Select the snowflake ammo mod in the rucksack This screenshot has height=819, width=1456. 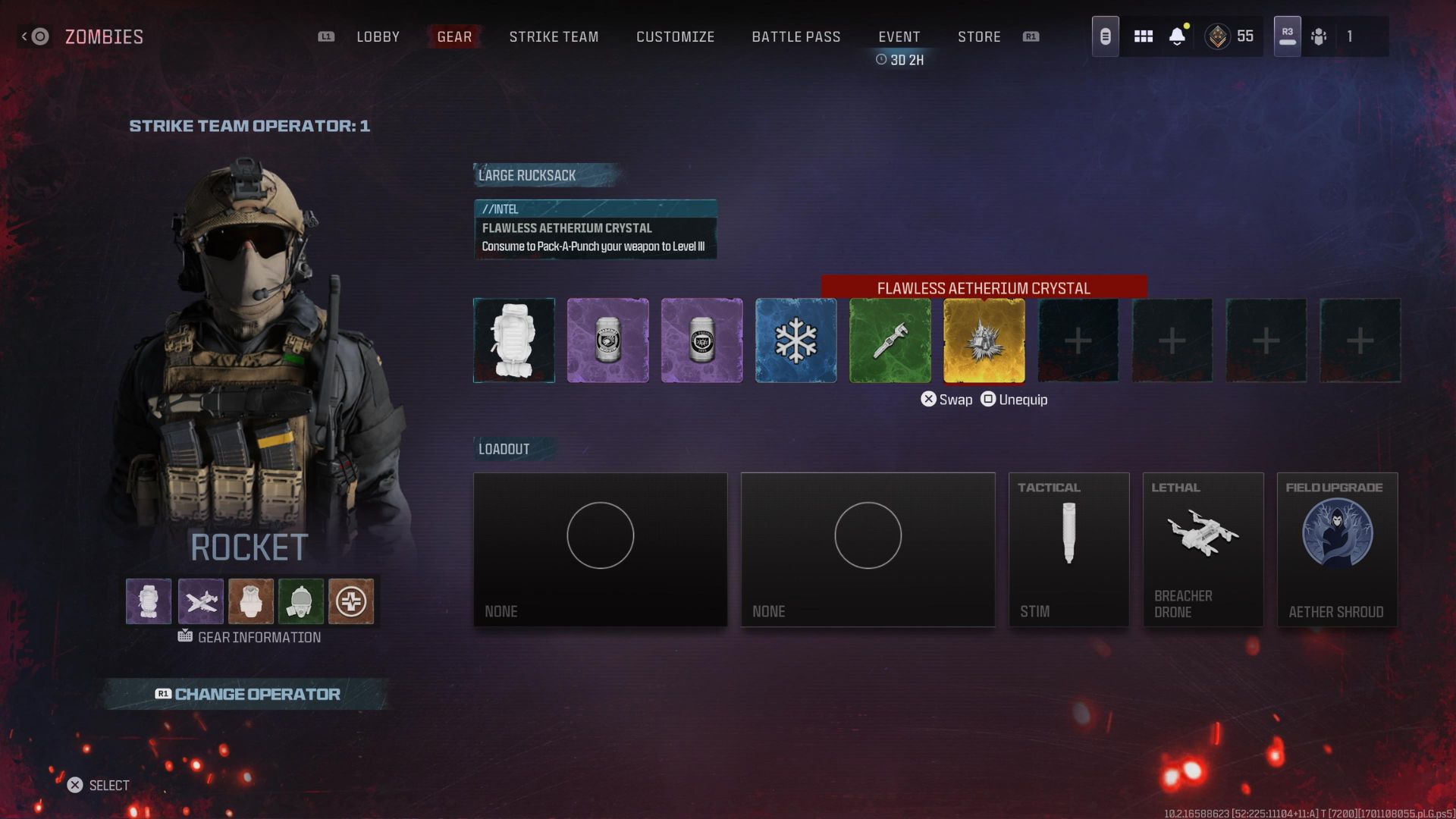point(795,340)
